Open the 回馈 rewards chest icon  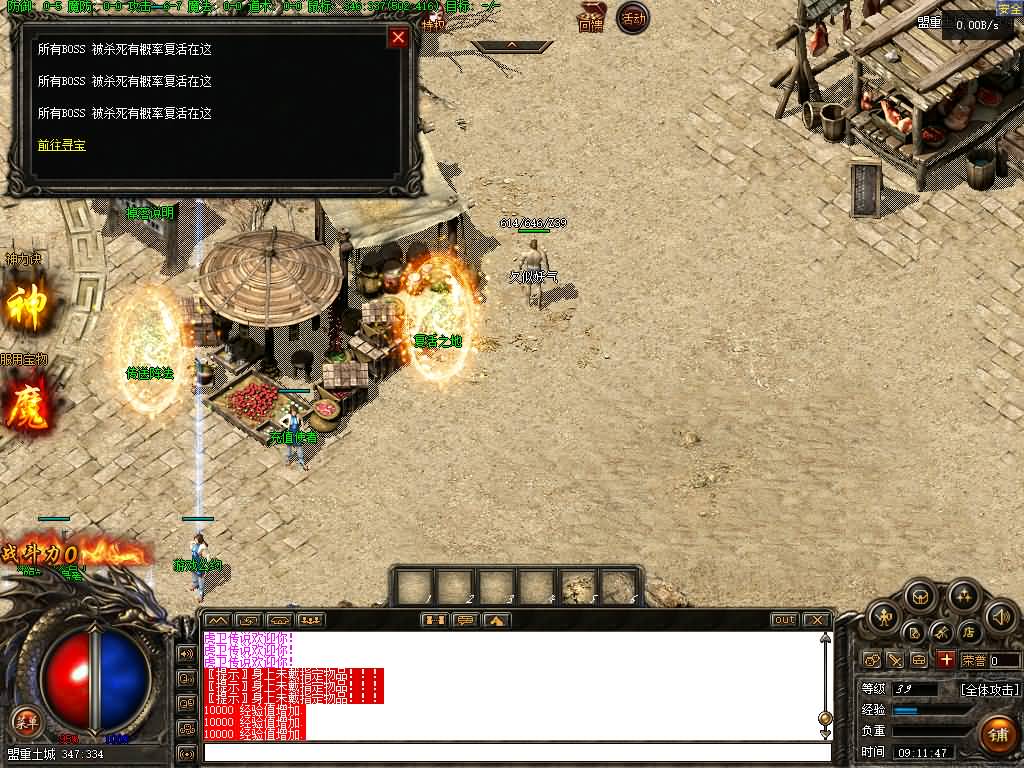tap(591, 17)
